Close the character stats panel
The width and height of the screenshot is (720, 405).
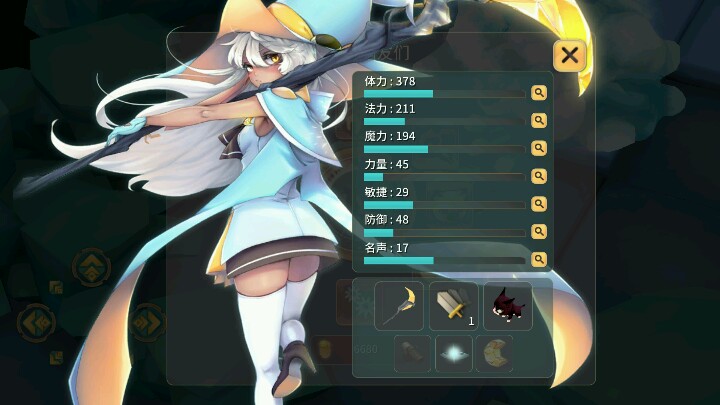coord(569,55)
